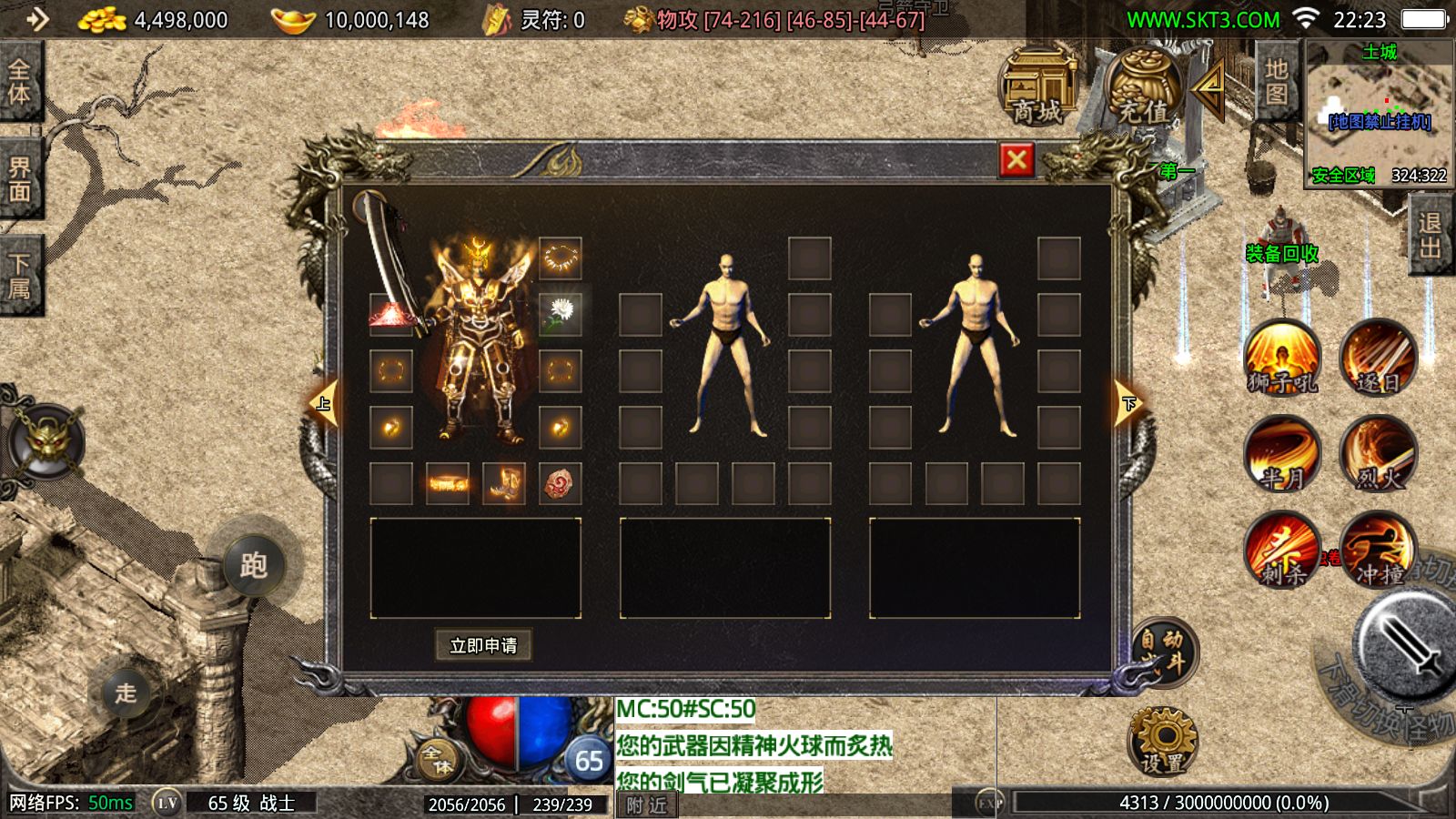The height and width of the screenshot is (819, 1456).
Task: Use the 冲撞 charge skill
Action: (x=1378, y=550)
